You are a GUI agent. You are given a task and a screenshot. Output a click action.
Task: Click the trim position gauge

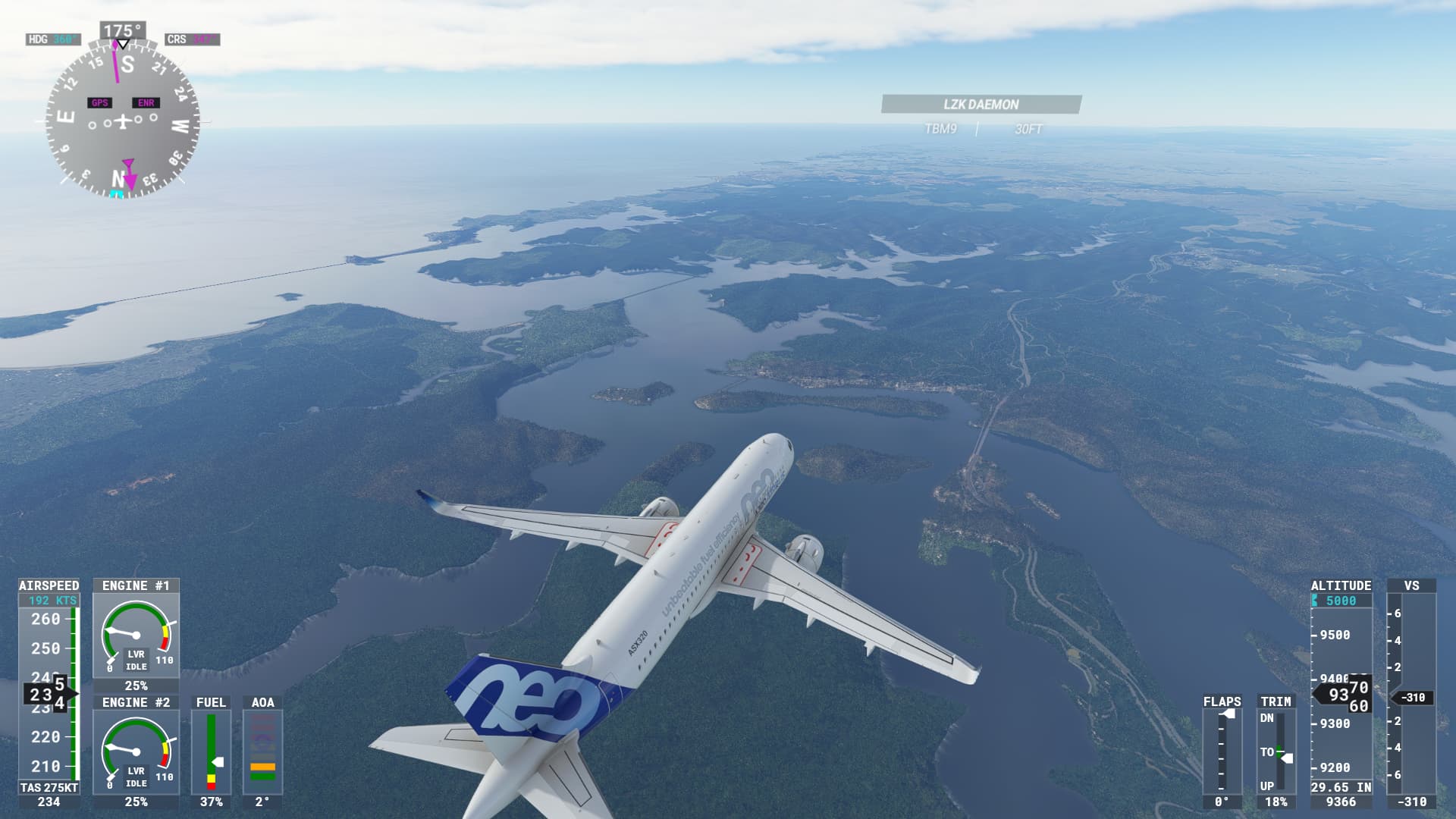pos(1276,751)
